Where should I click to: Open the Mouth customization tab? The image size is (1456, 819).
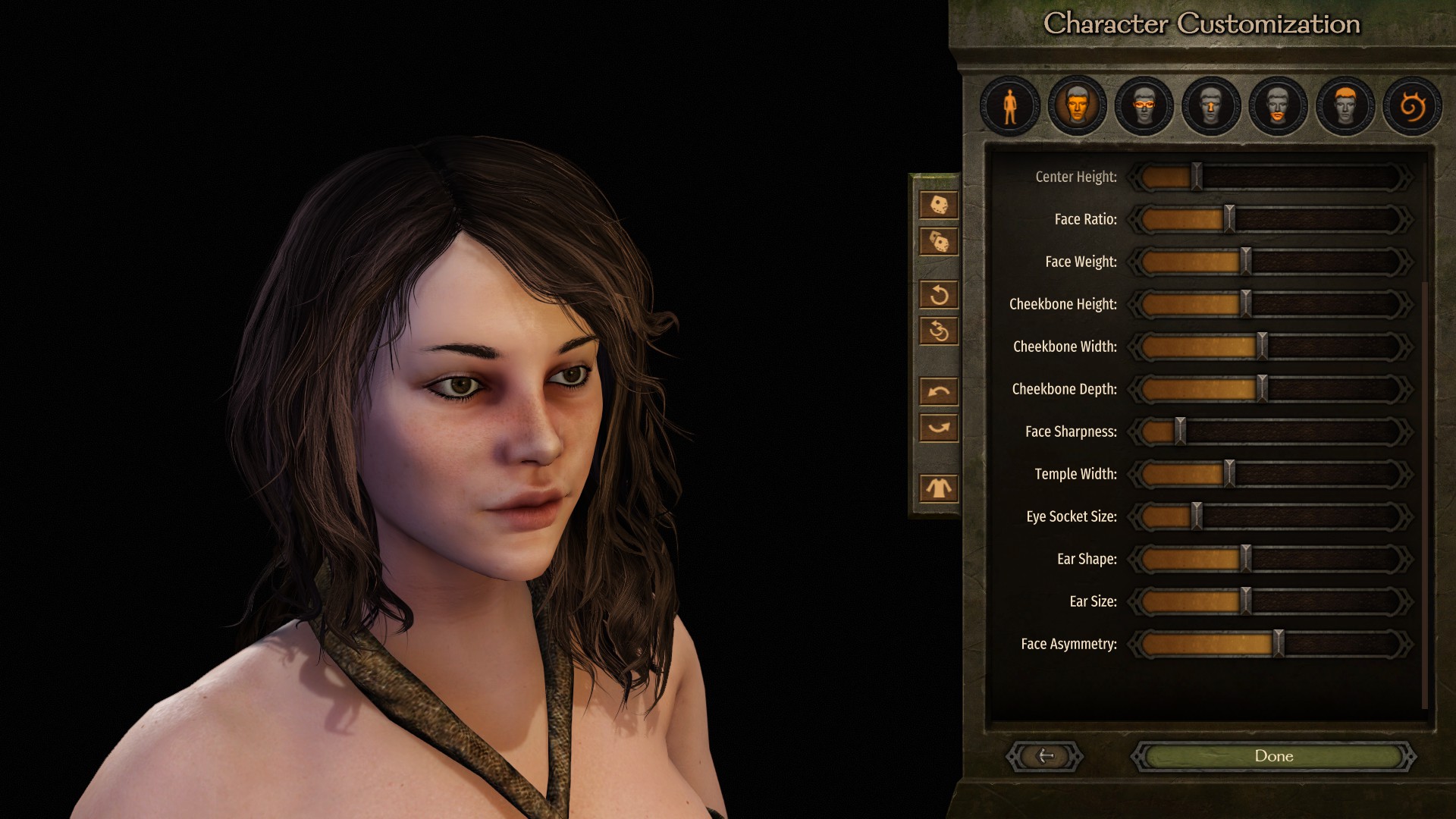pos(1278,106)
